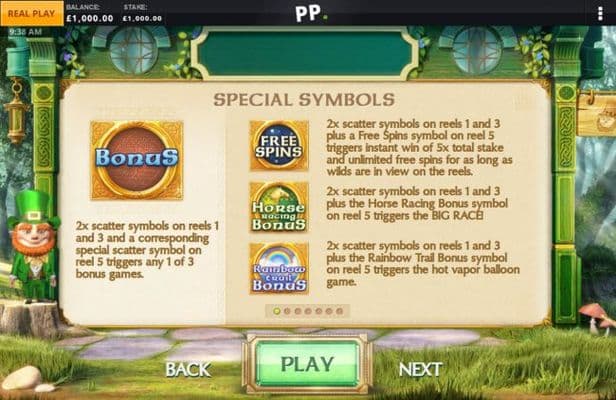Click the REAL PLAY label

(x=31, y=13)
